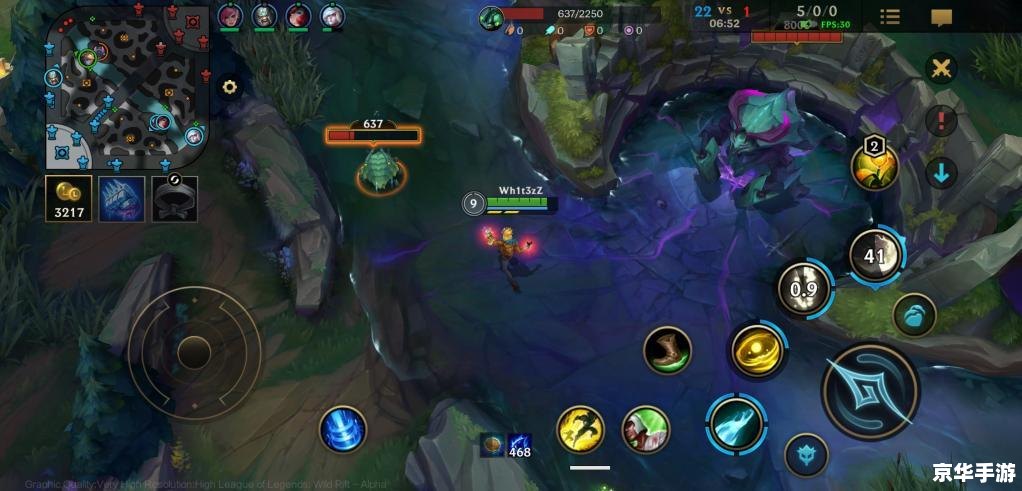Select the white-haired ally portrait
The image size is (1022, 491).
[332, 15]
